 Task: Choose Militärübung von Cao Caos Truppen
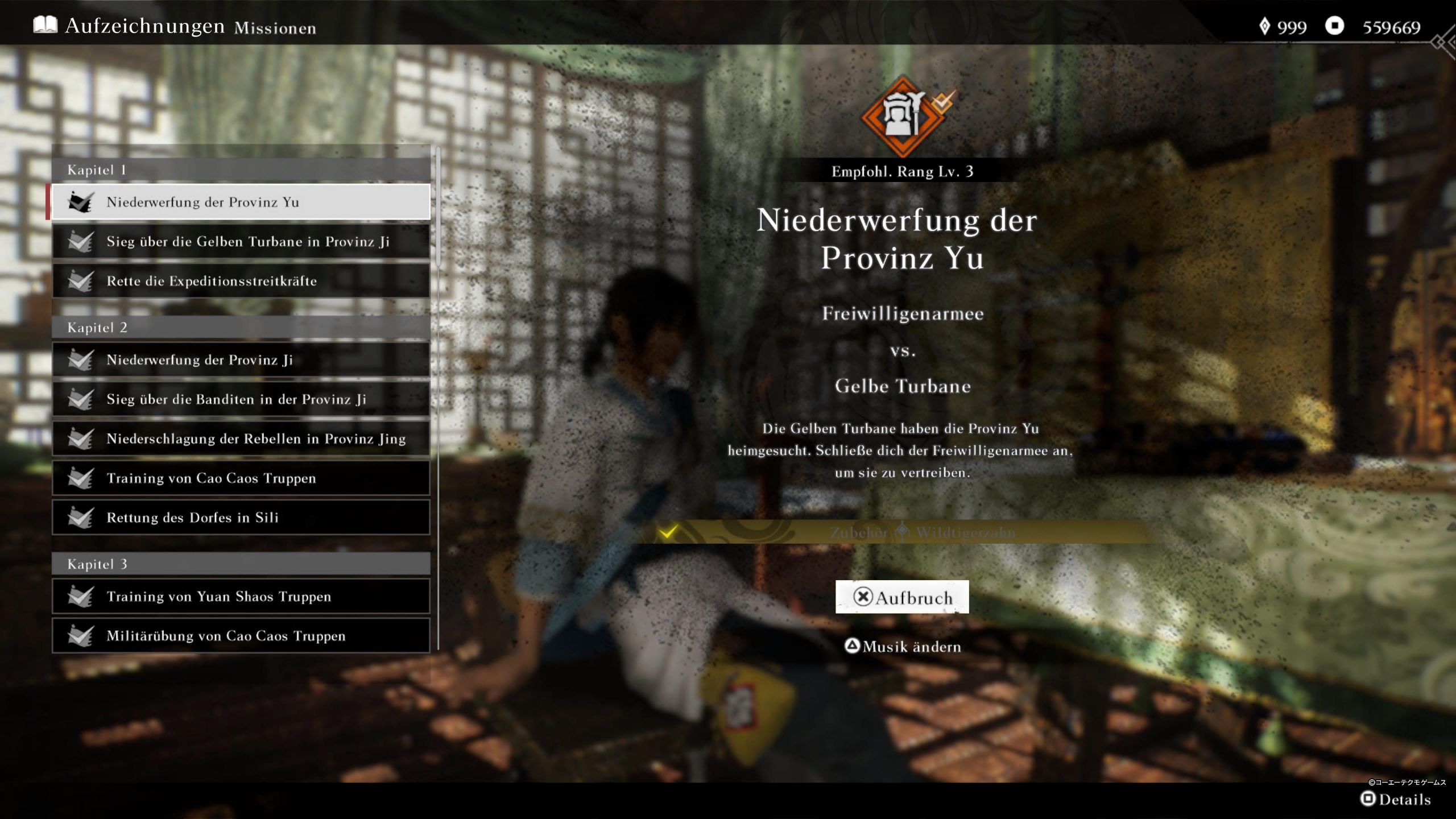241,636
